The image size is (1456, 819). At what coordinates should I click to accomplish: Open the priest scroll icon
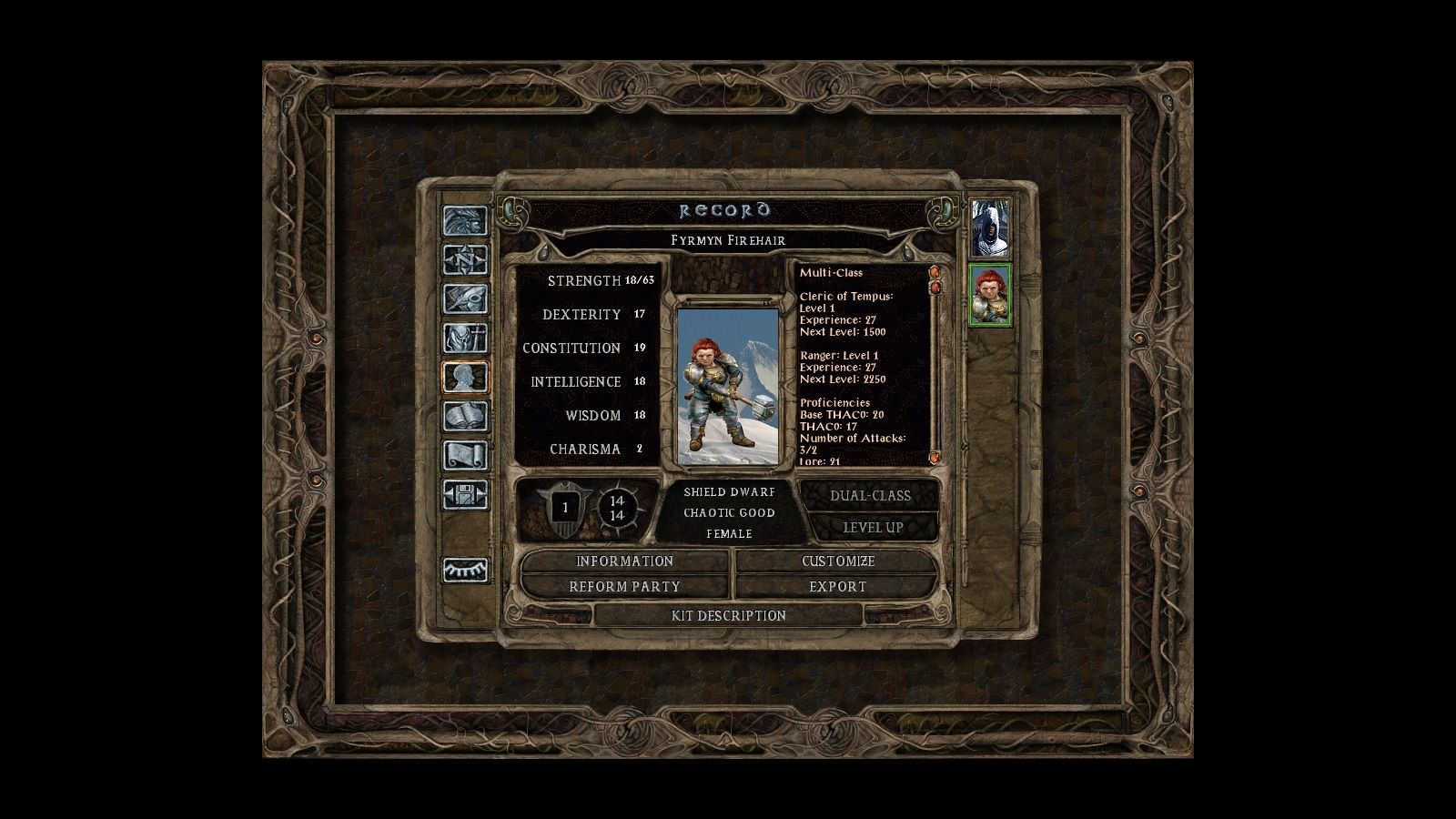tap(465, 456)
